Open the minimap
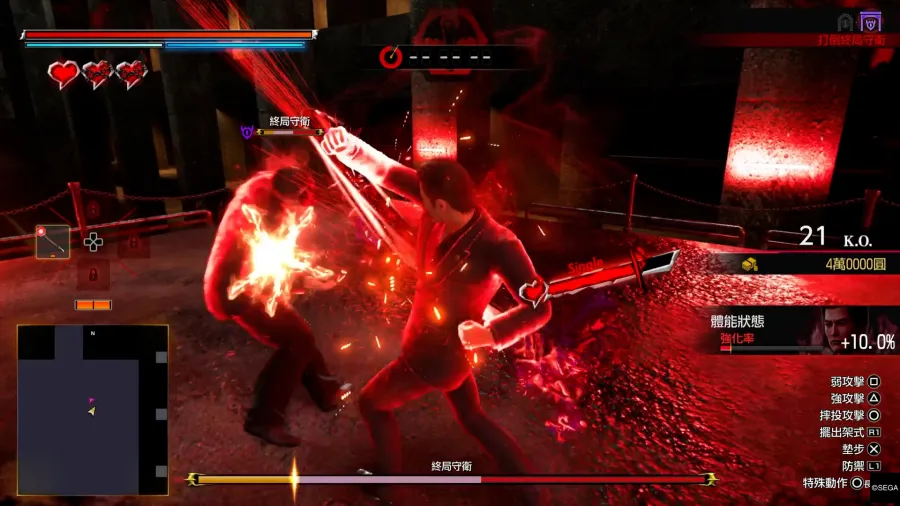The height and width of the screenshot is (506, 900). [x=92, y=409]
